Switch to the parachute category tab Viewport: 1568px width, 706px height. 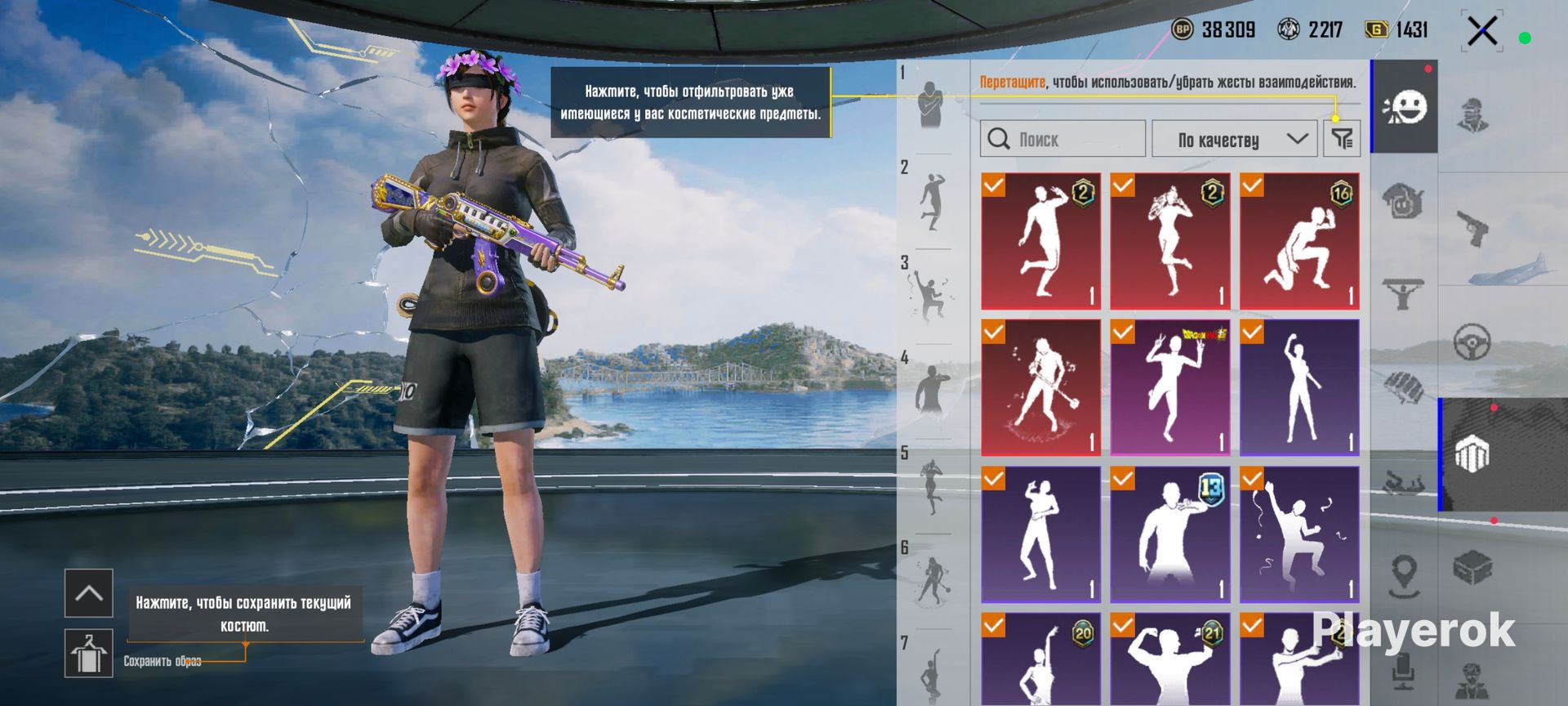(x=1404, y=386)
